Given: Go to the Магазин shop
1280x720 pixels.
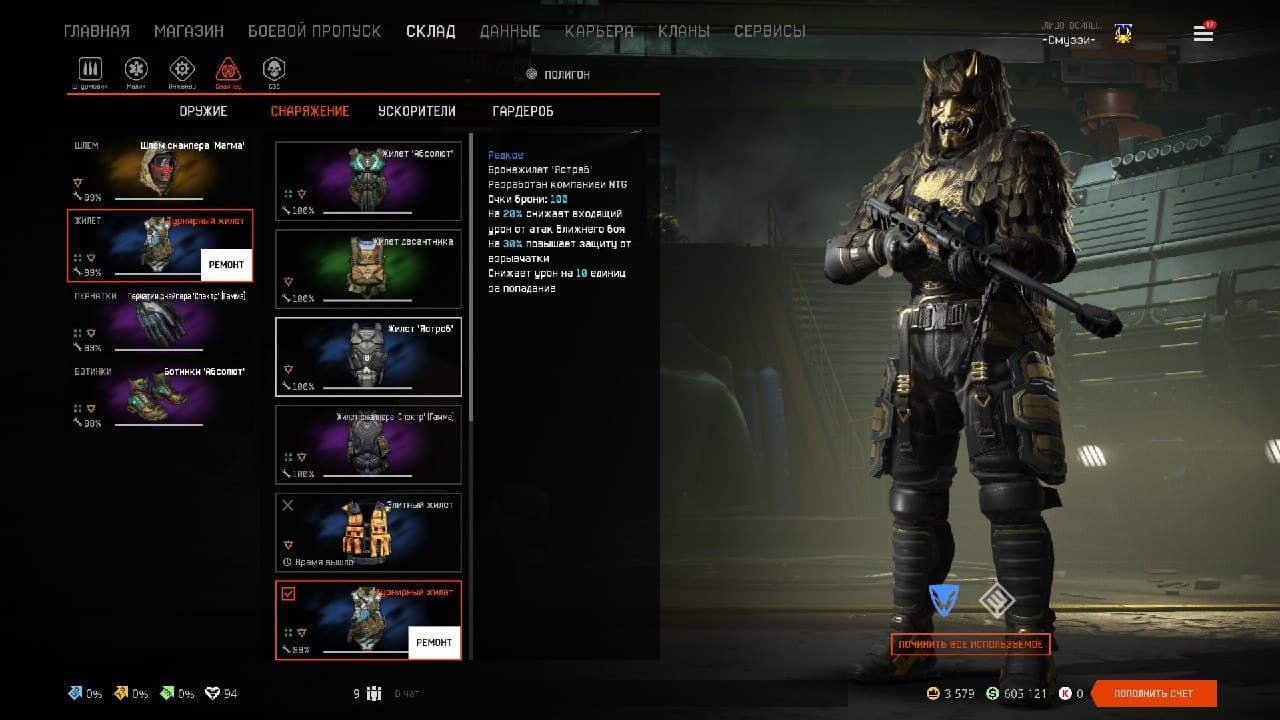Looking at the screenshot, I should tap(189, 31).
